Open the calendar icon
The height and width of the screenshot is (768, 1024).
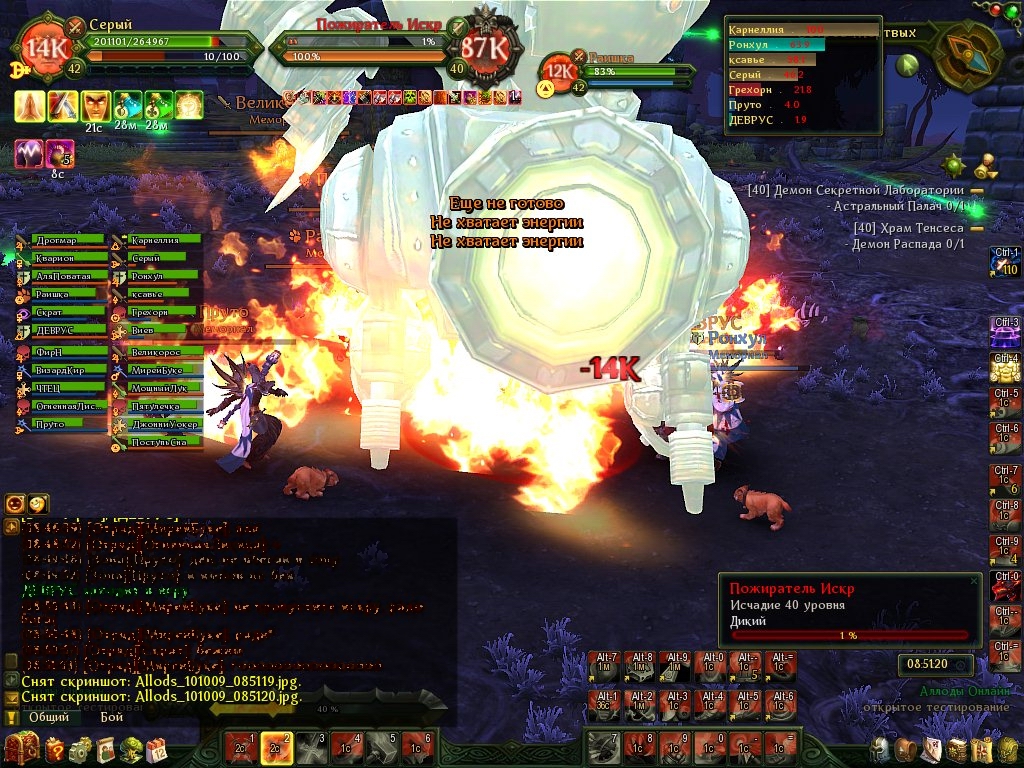point(157,748)
